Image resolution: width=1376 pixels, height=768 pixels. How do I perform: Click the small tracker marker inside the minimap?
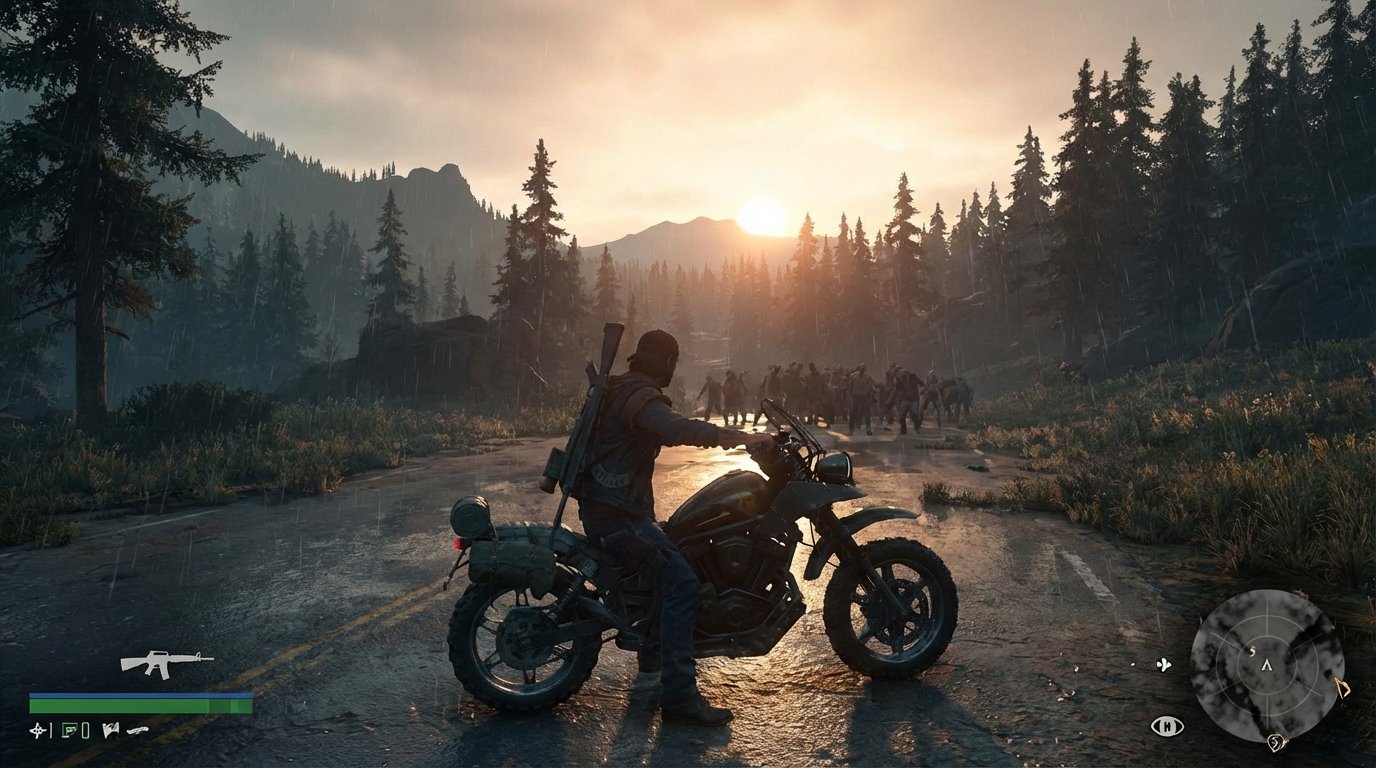[x=1253, y=652]
